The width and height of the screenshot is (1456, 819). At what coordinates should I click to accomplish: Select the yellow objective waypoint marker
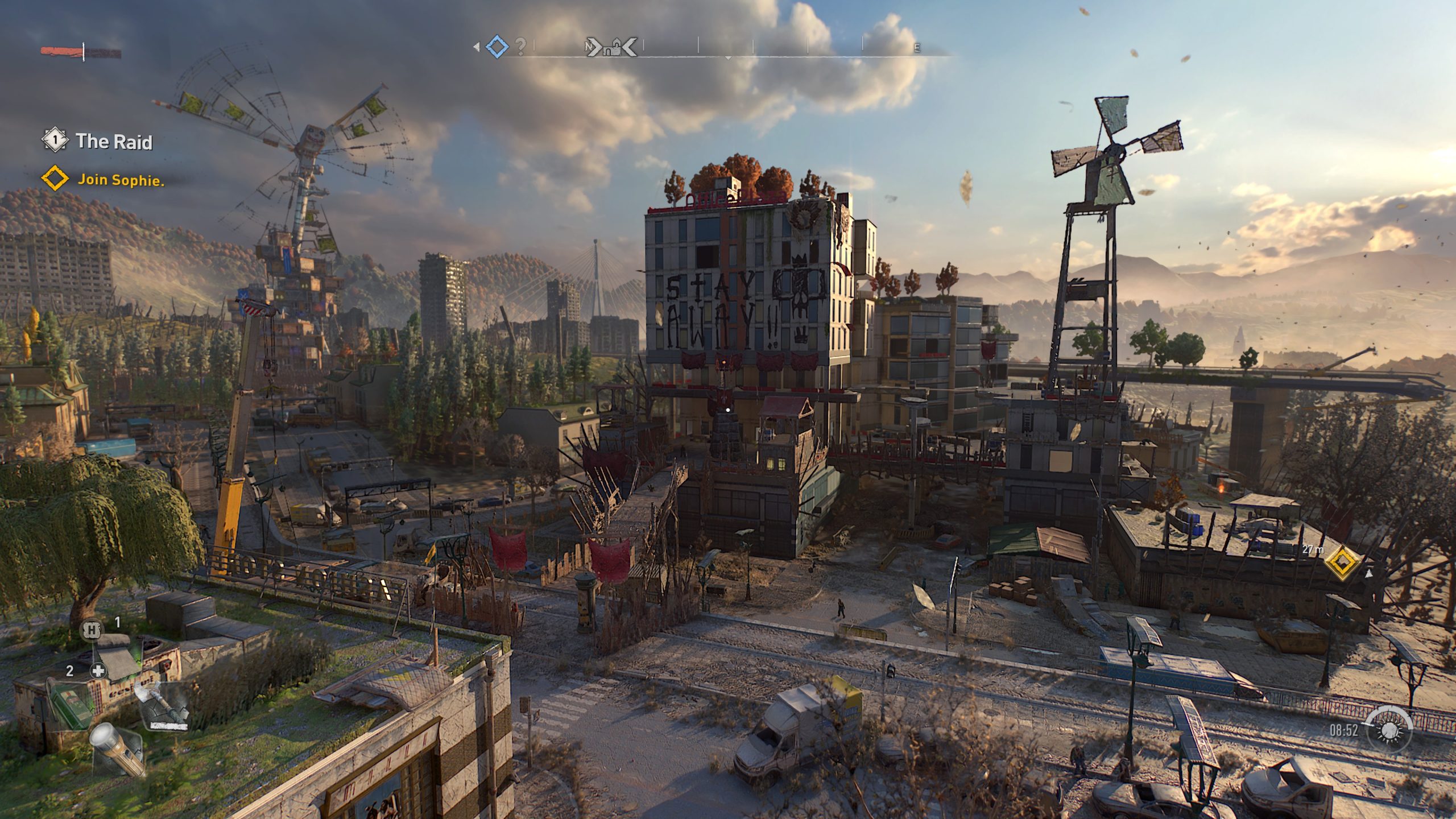(x=1343, y=562)
